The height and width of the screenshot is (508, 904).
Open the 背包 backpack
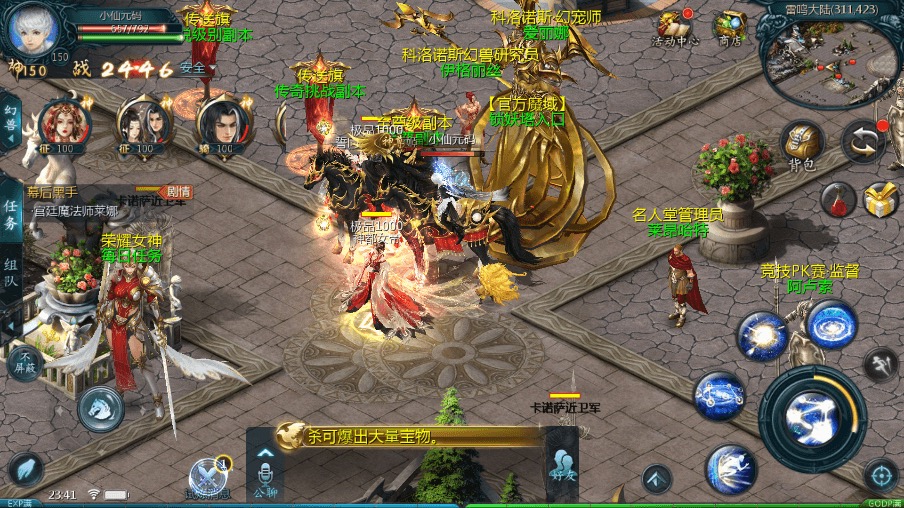pos(801,142)
